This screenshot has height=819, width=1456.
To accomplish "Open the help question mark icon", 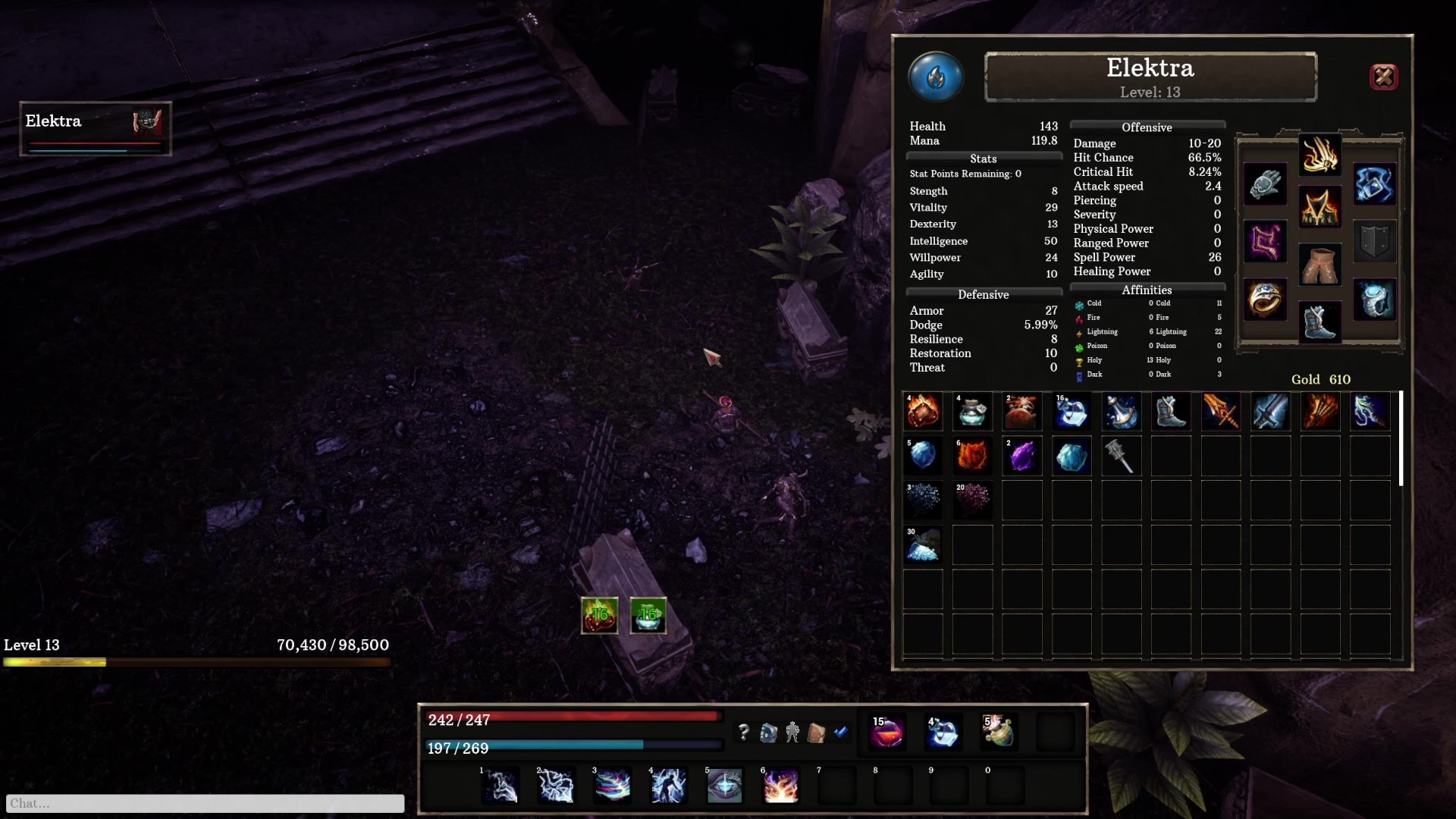I will [744, 733].
